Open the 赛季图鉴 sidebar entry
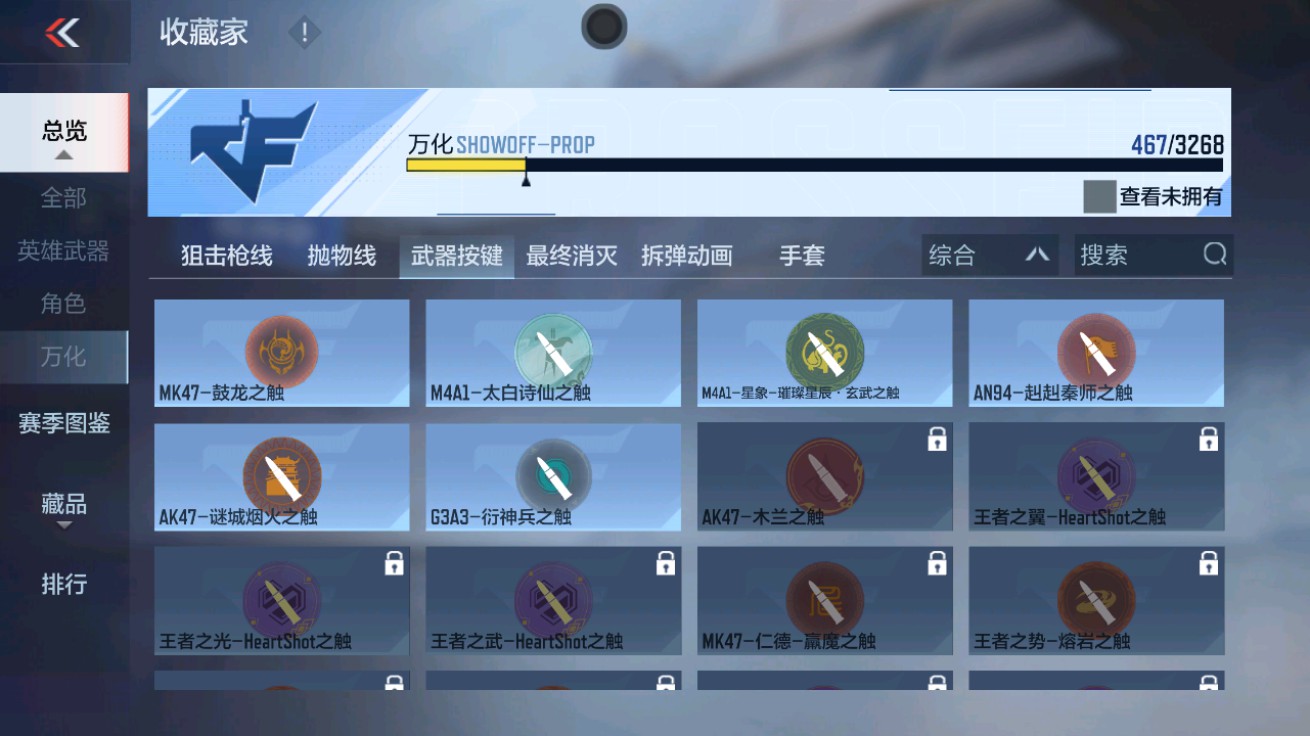This screenshot has height=736, width=1310. (63, 425)
